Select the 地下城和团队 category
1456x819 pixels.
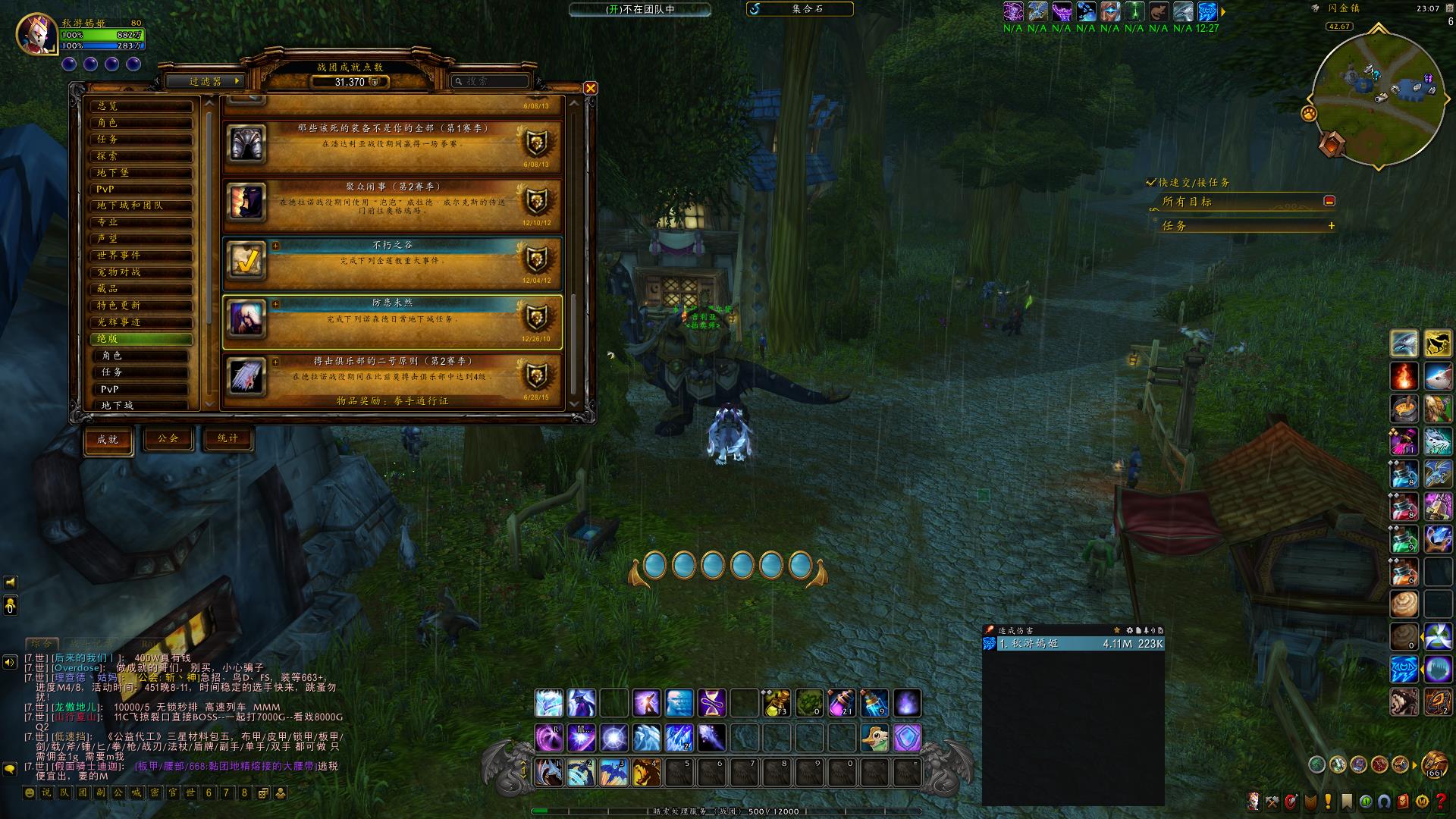pyautogui.click(x=141, y=206)
